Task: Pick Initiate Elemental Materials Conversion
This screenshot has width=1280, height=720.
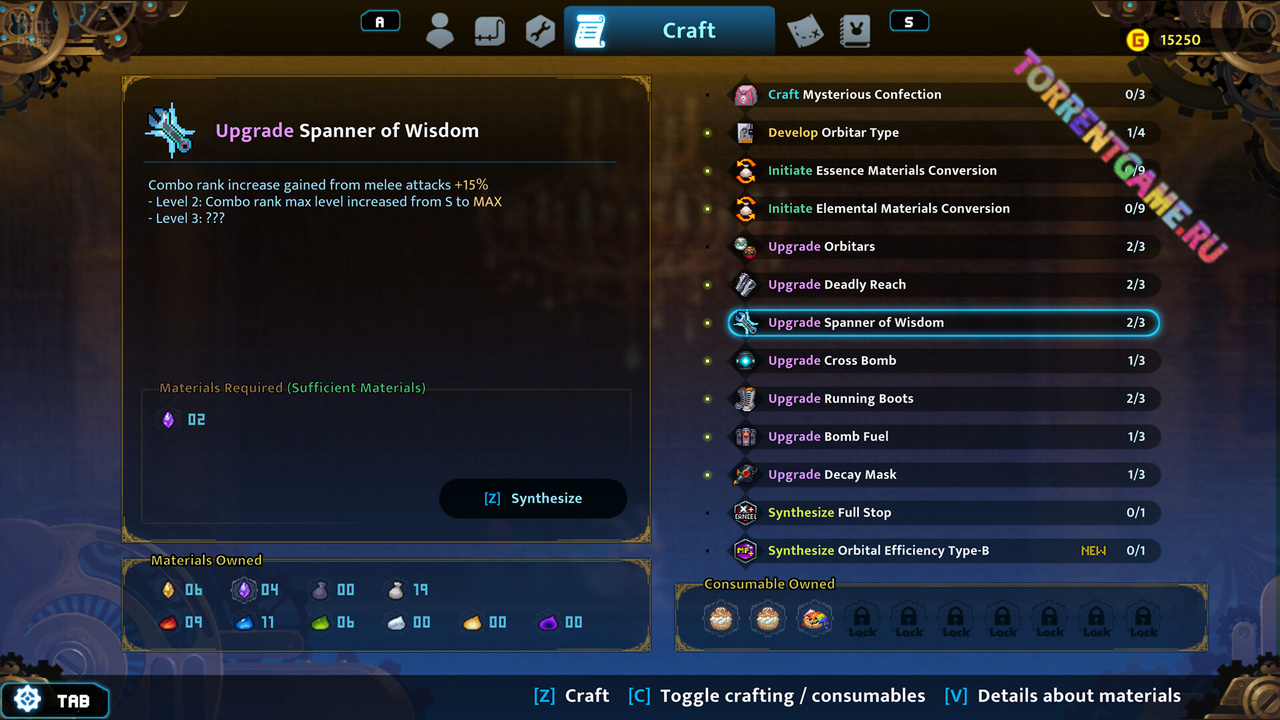Action: coord(888,209)
